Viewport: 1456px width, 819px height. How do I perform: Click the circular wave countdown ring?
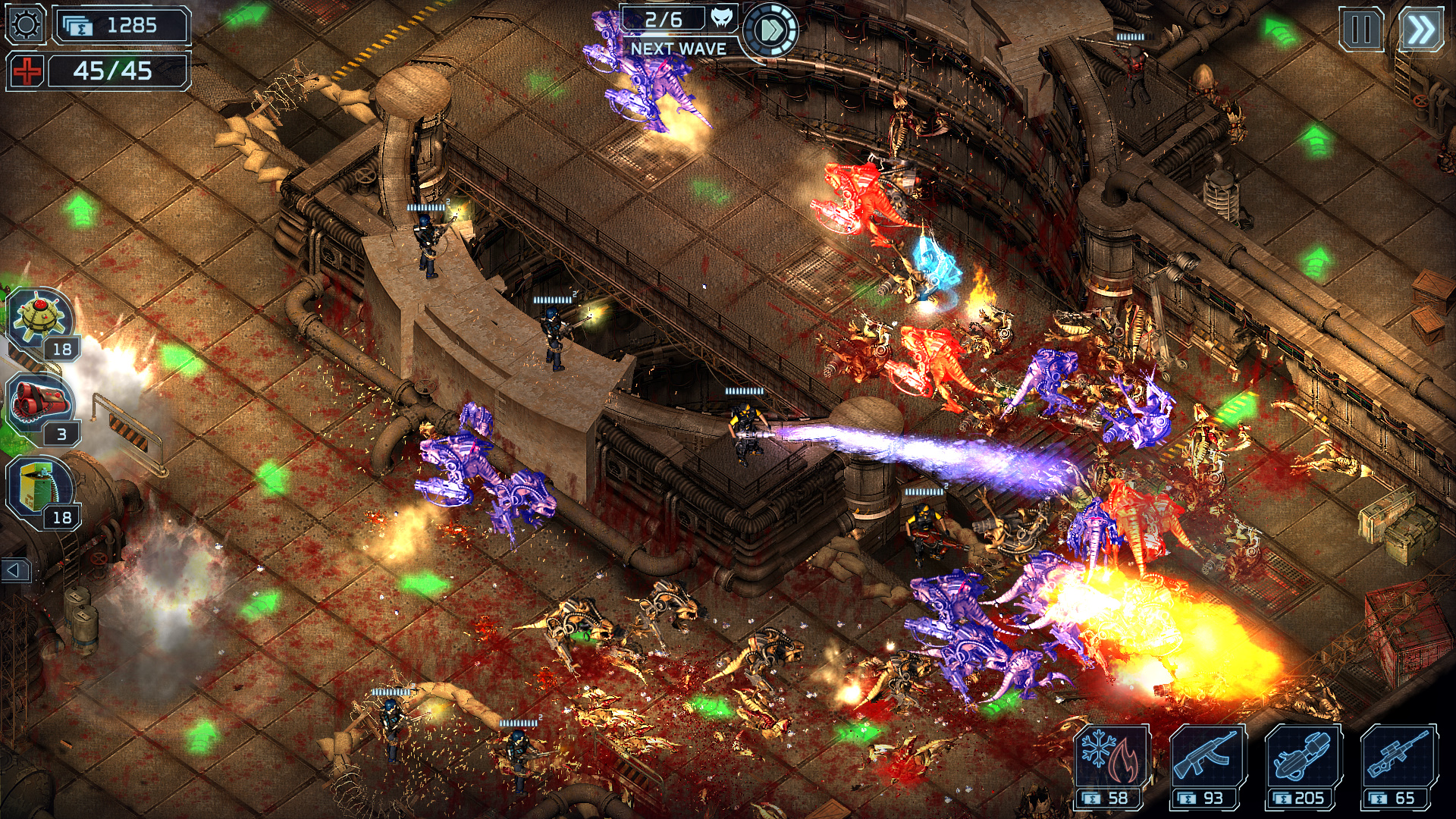click(772, 31)
